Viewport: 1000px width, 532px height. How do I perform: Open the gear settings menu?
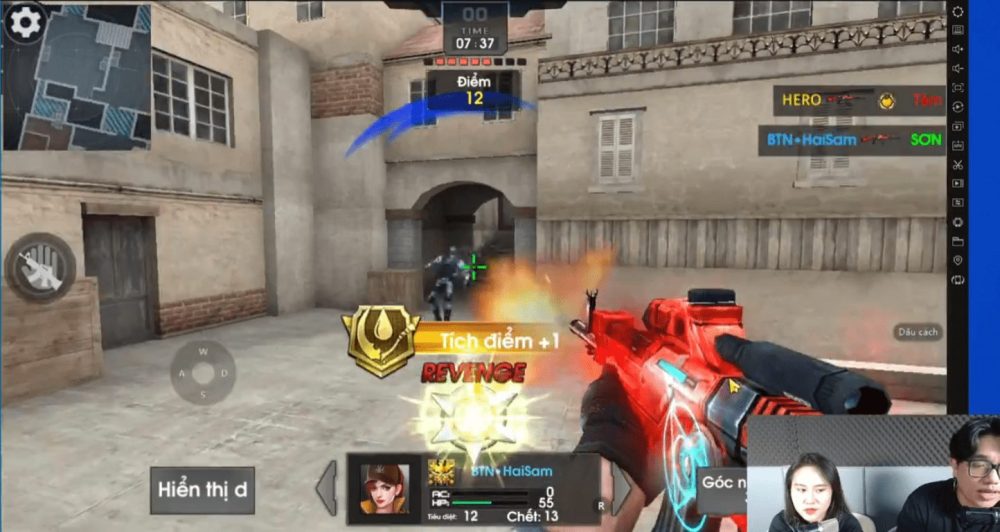25,20
